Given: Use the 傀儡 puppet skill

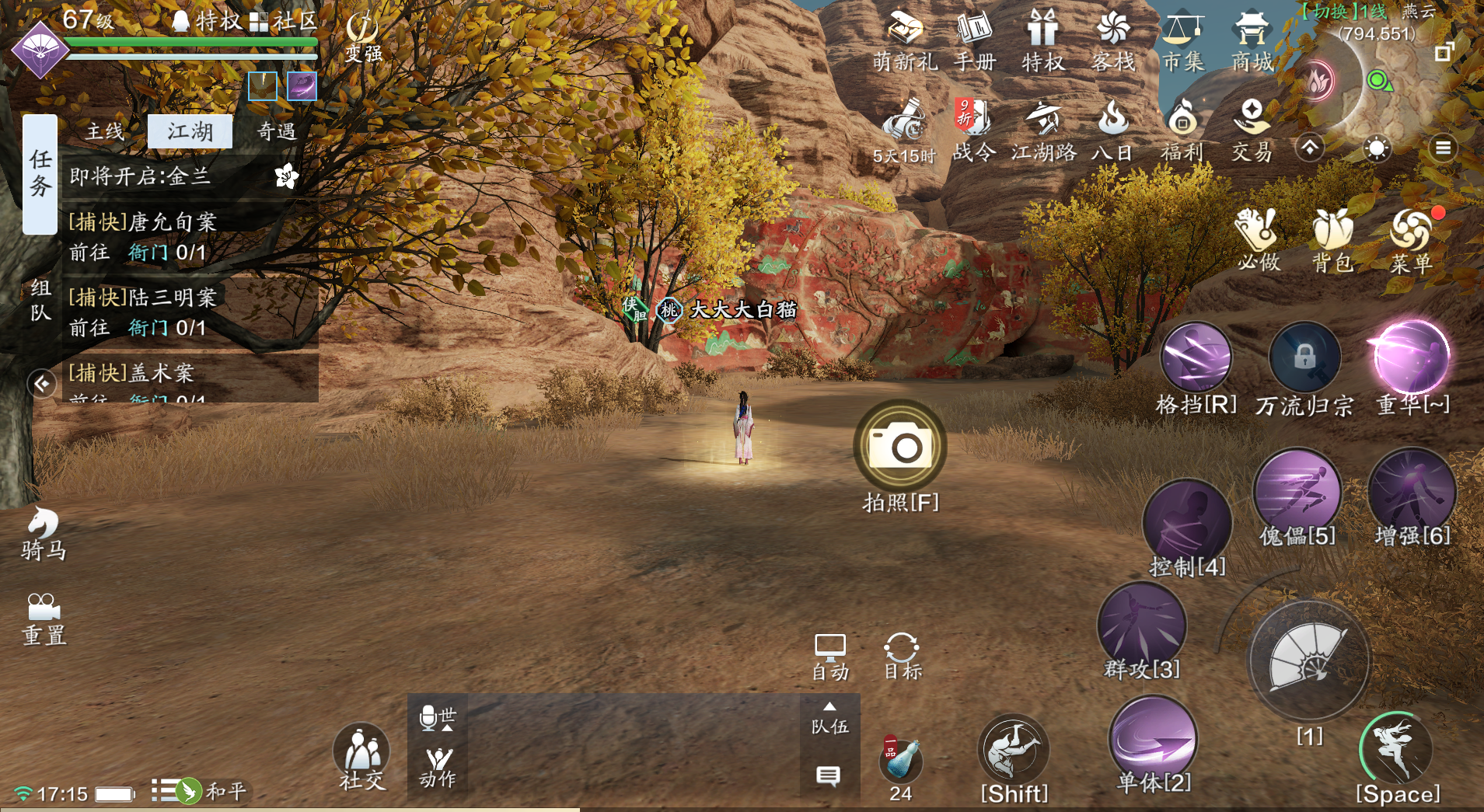Looking at the screenshot, I should tap(1297, 492).
